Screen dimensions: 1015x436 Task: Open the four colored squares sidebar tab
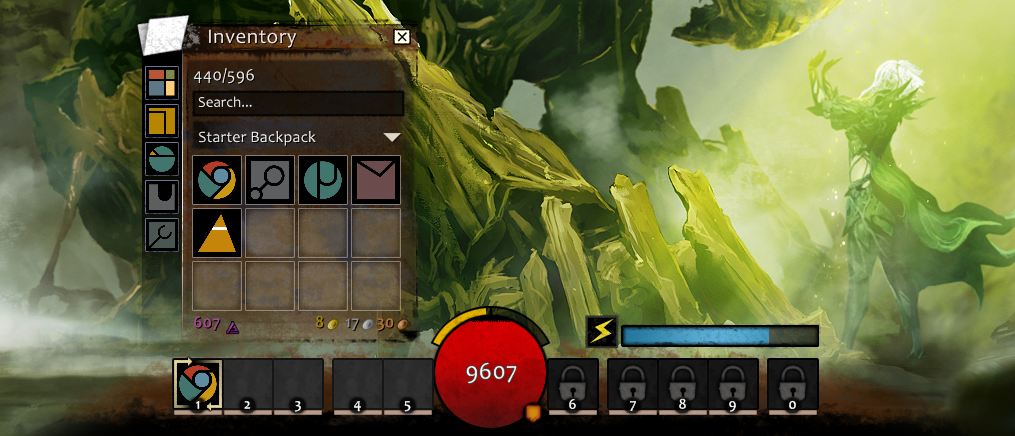tap(161, 83)
